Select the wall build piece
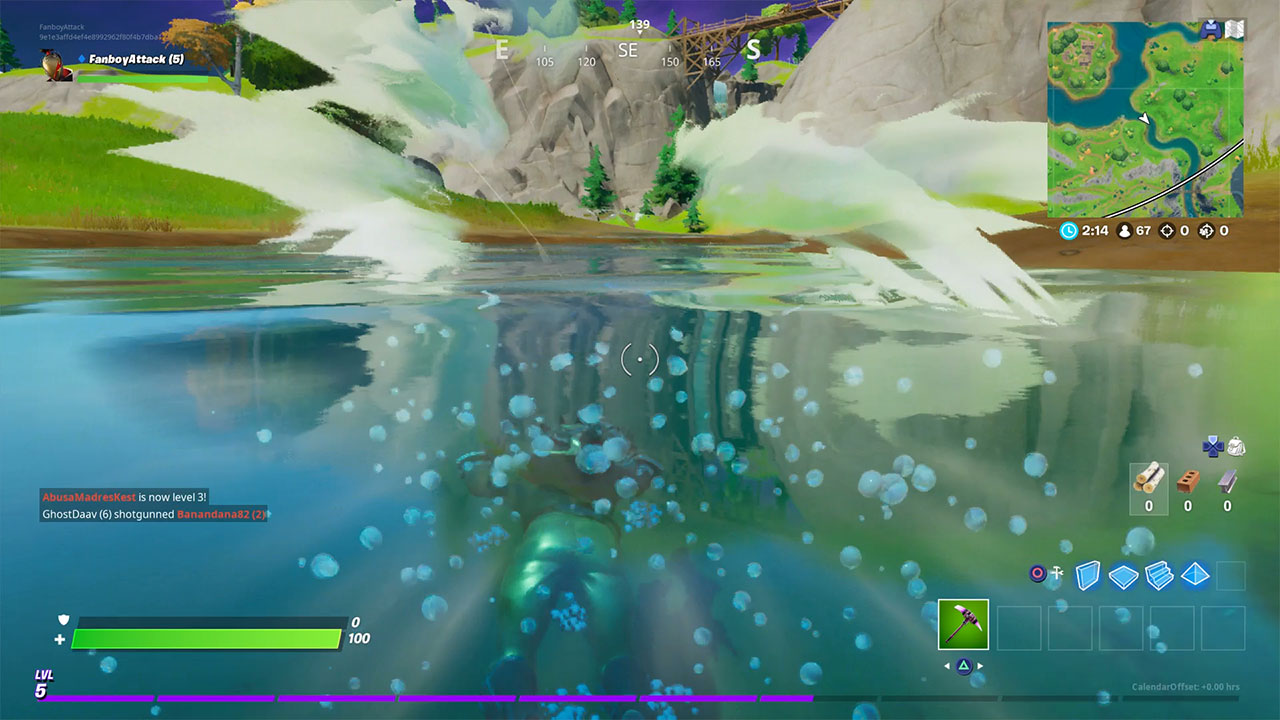Viewport: 1280px width, 720px height. coord(1088,577)
